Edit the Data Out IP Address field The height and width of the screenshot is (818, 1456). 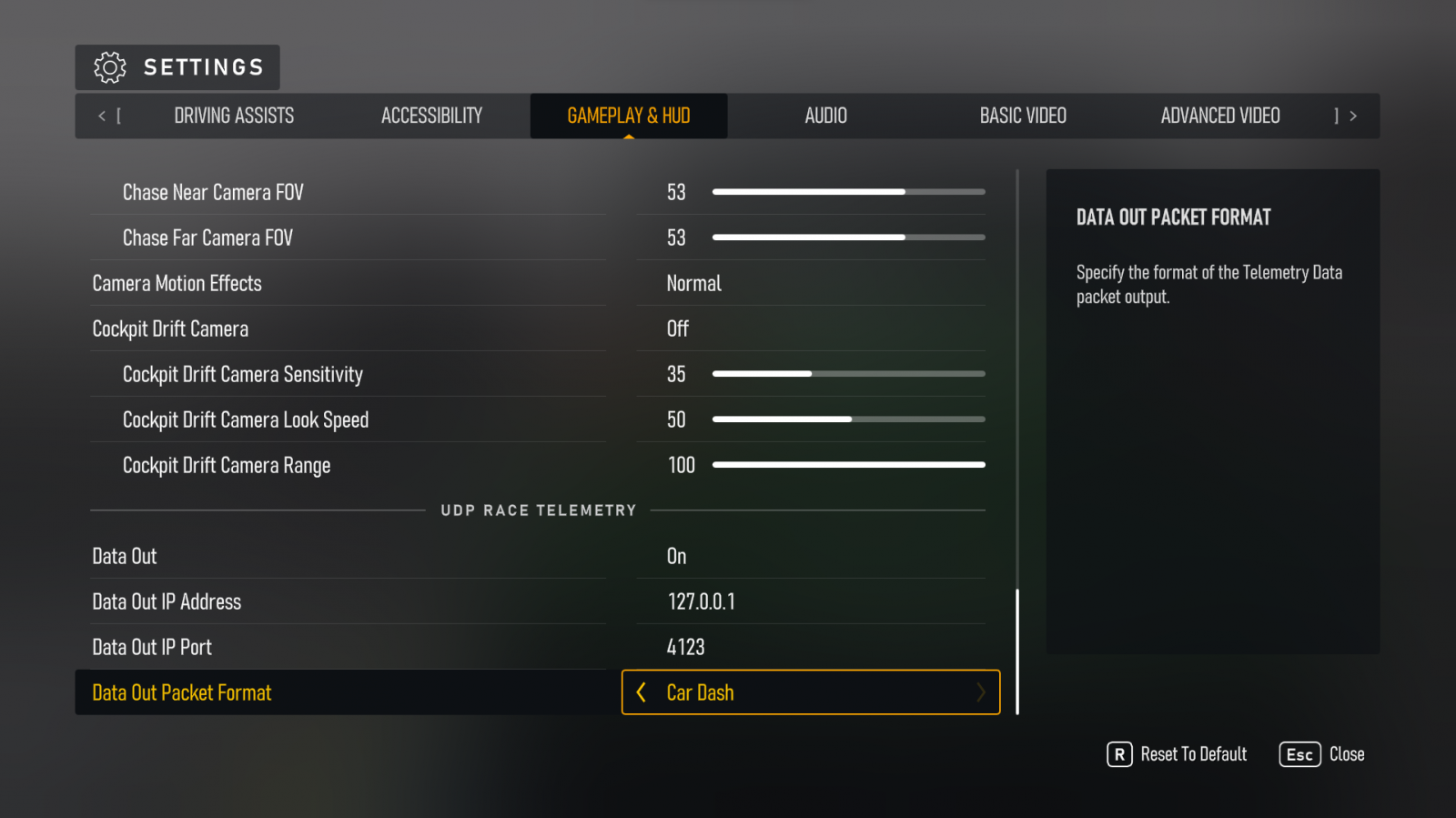click(x=810, y=601)
